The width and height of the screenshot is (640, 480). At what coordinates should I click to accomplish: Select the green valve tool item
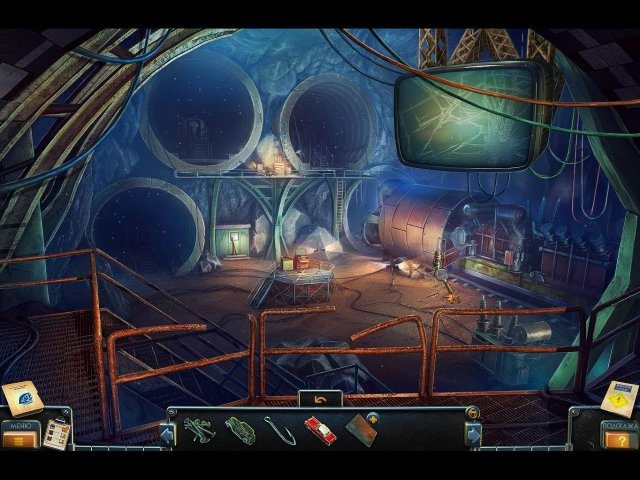tap(199, 430)
